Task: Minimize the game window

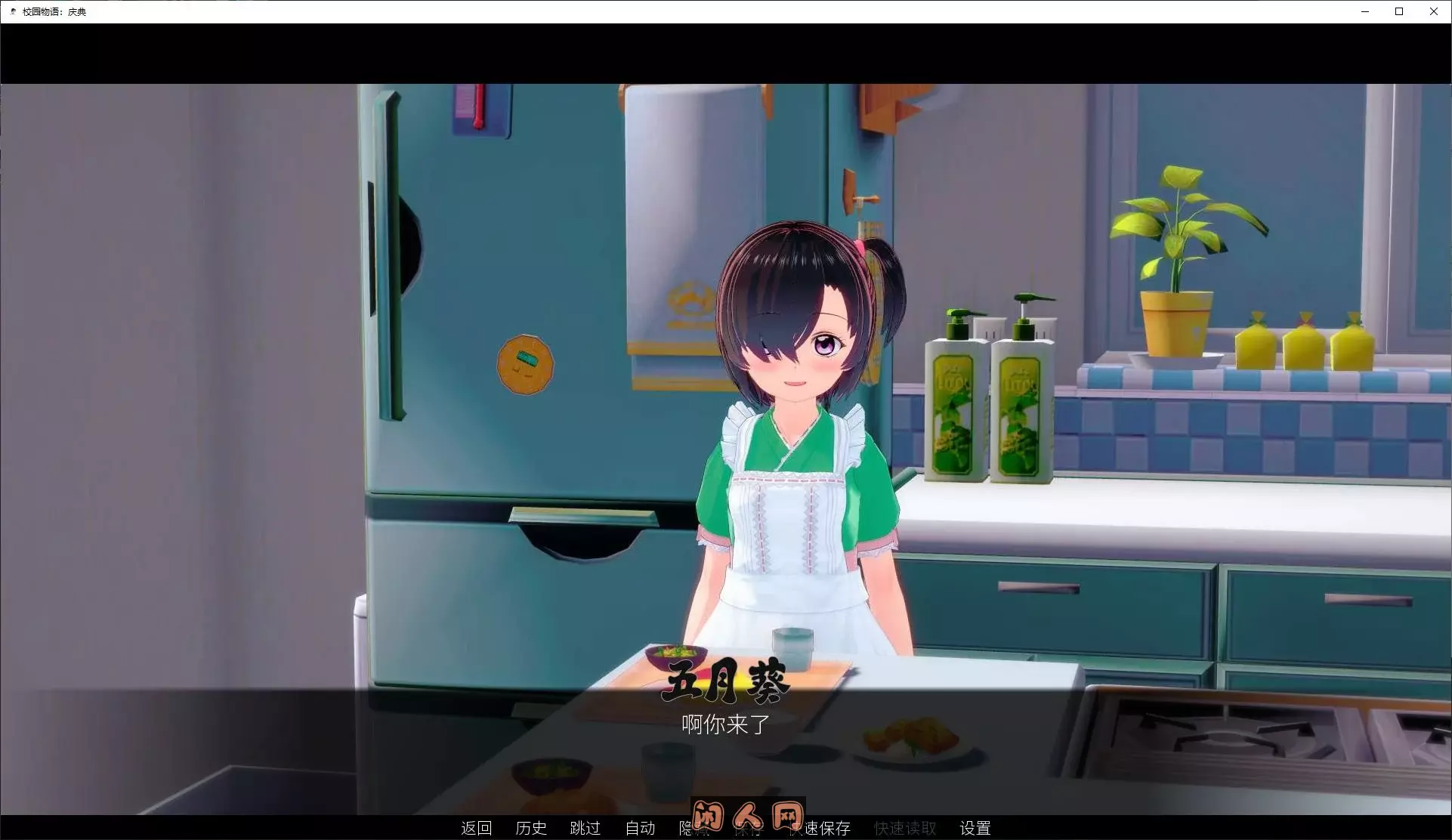Action: pos(1364,11)
